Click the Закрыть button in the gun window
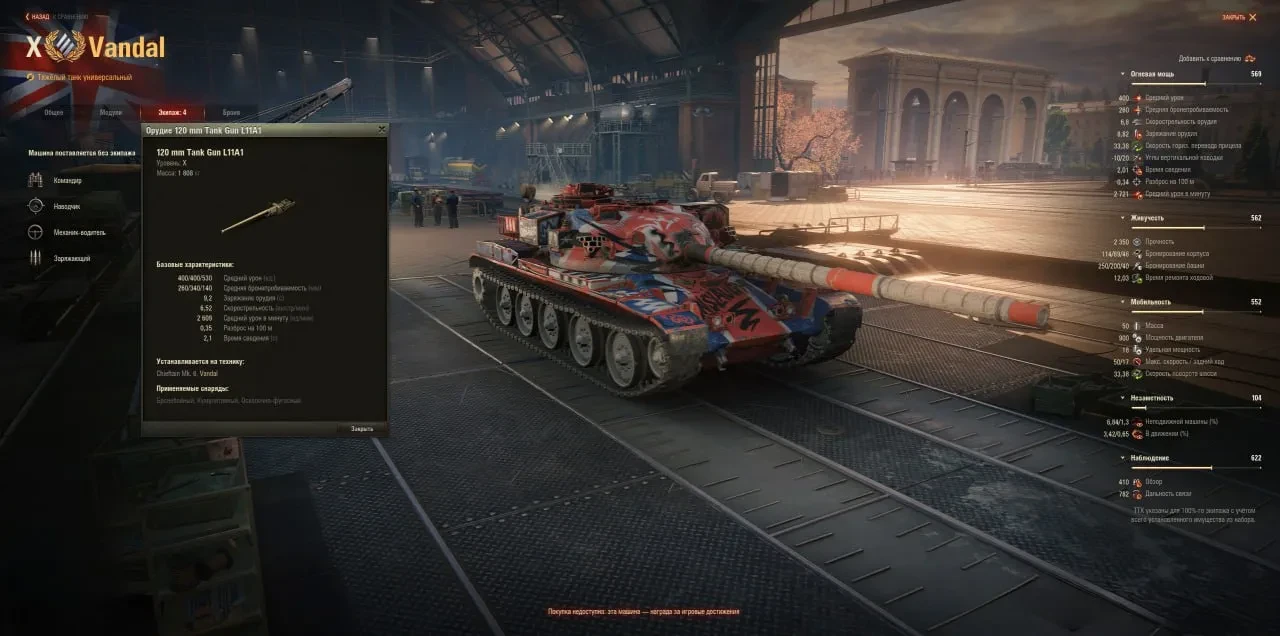The height and width of the screenshot is (636, 1280). [x=361, y=428]
